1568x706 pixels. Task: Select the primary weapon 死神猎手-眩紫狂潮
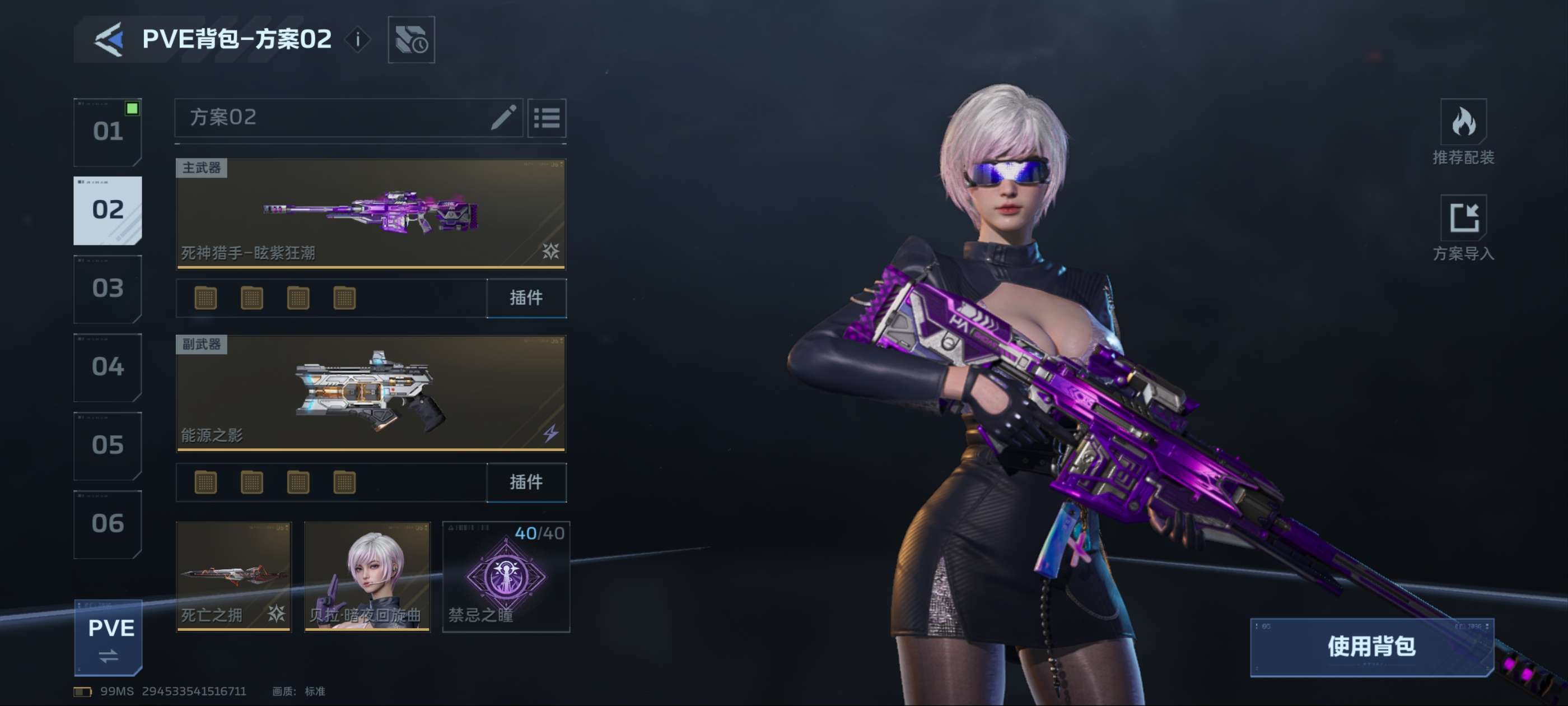370,213
